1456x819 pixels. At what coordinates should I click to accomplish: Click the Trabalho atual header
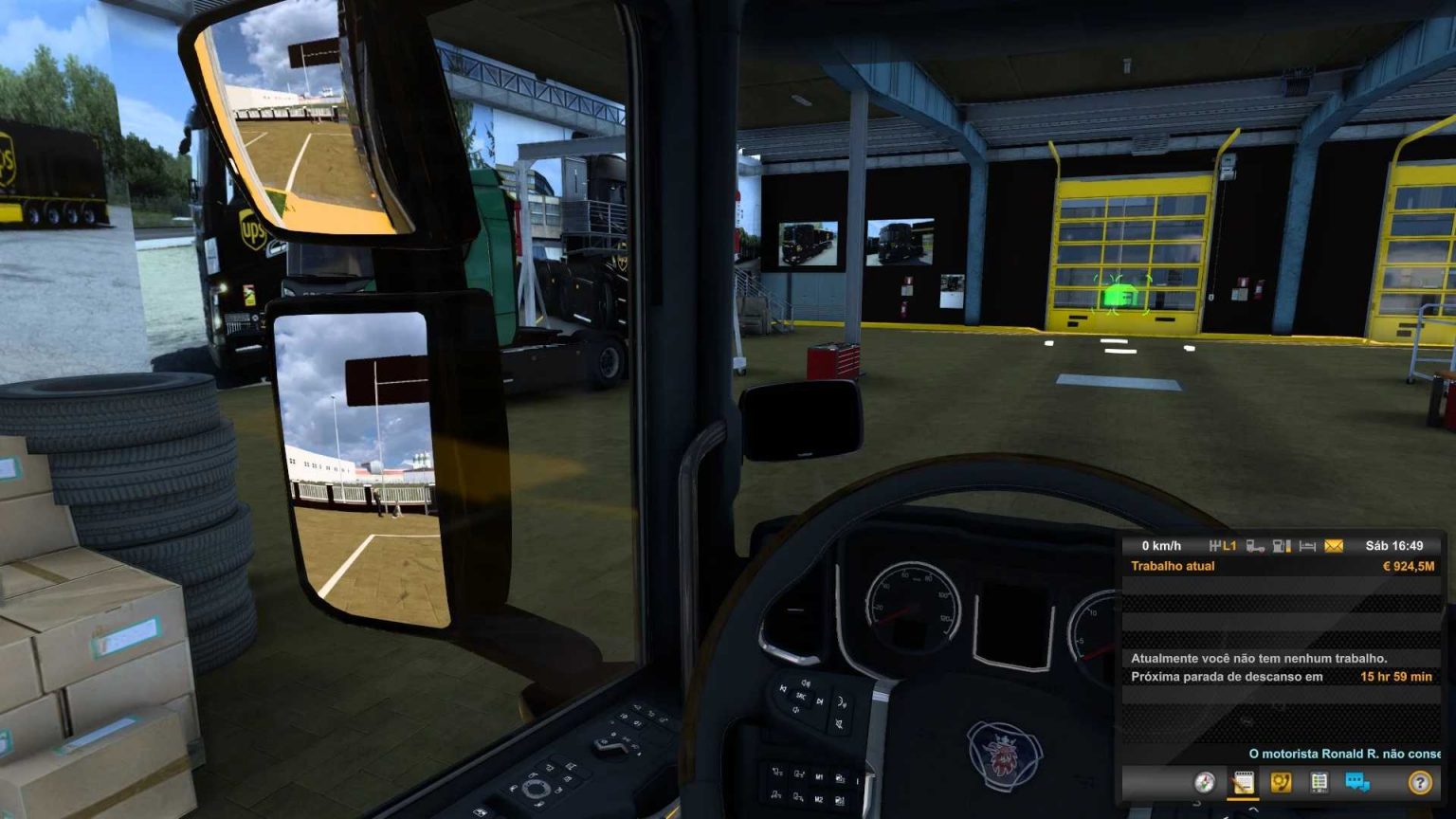1174,565
